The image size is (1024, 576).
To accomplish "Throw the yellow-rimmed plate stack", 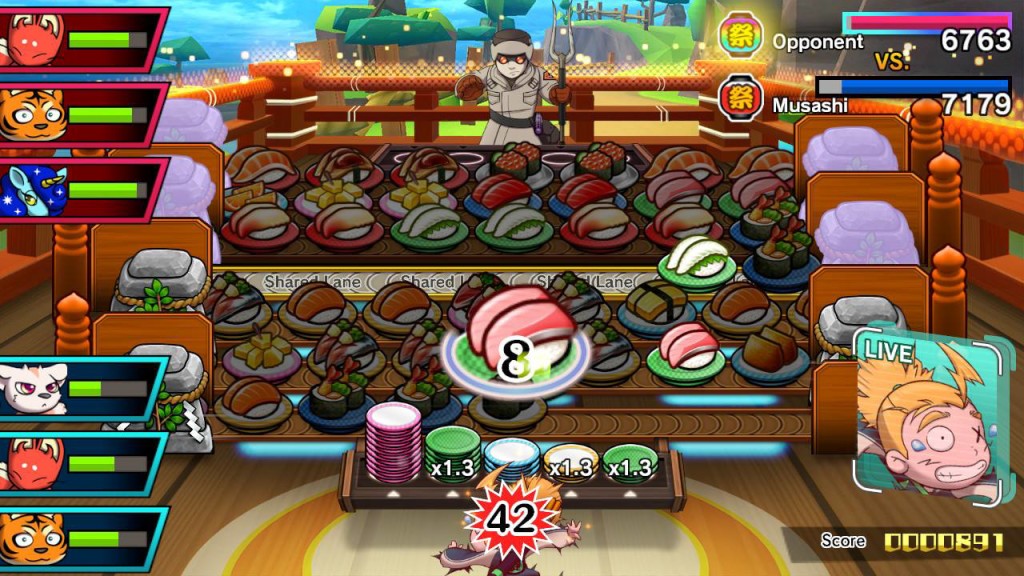I will click(x=570, y=462).
